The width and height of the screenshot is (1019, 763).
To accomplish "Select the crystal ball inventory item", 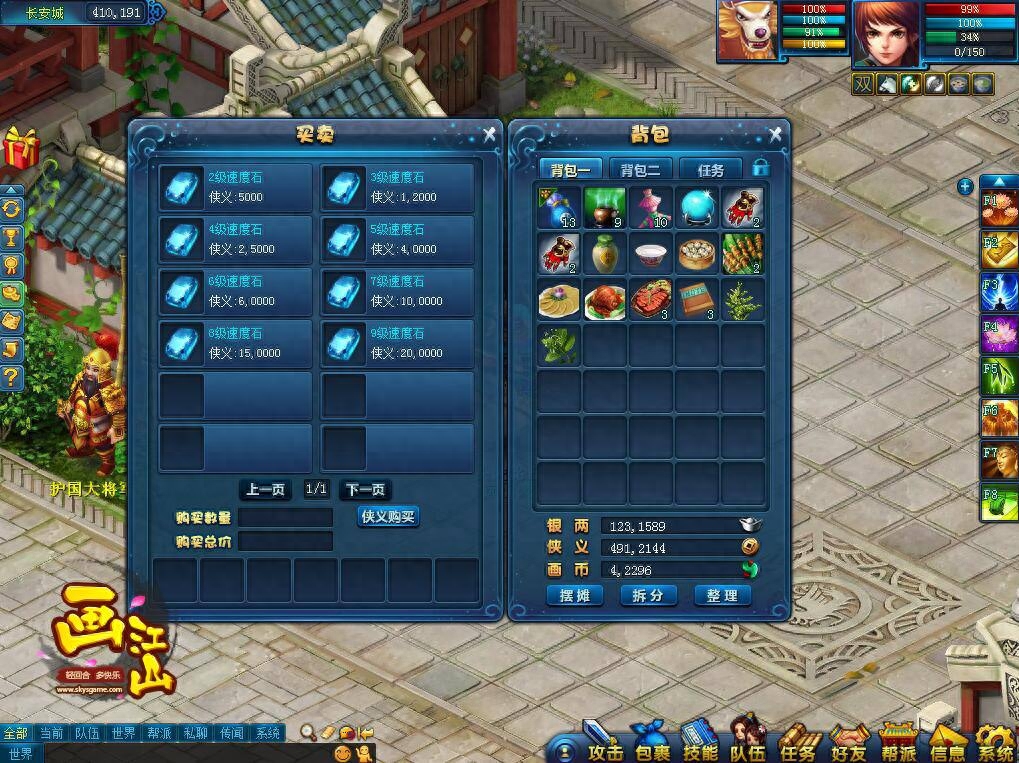I will (696, 208).
